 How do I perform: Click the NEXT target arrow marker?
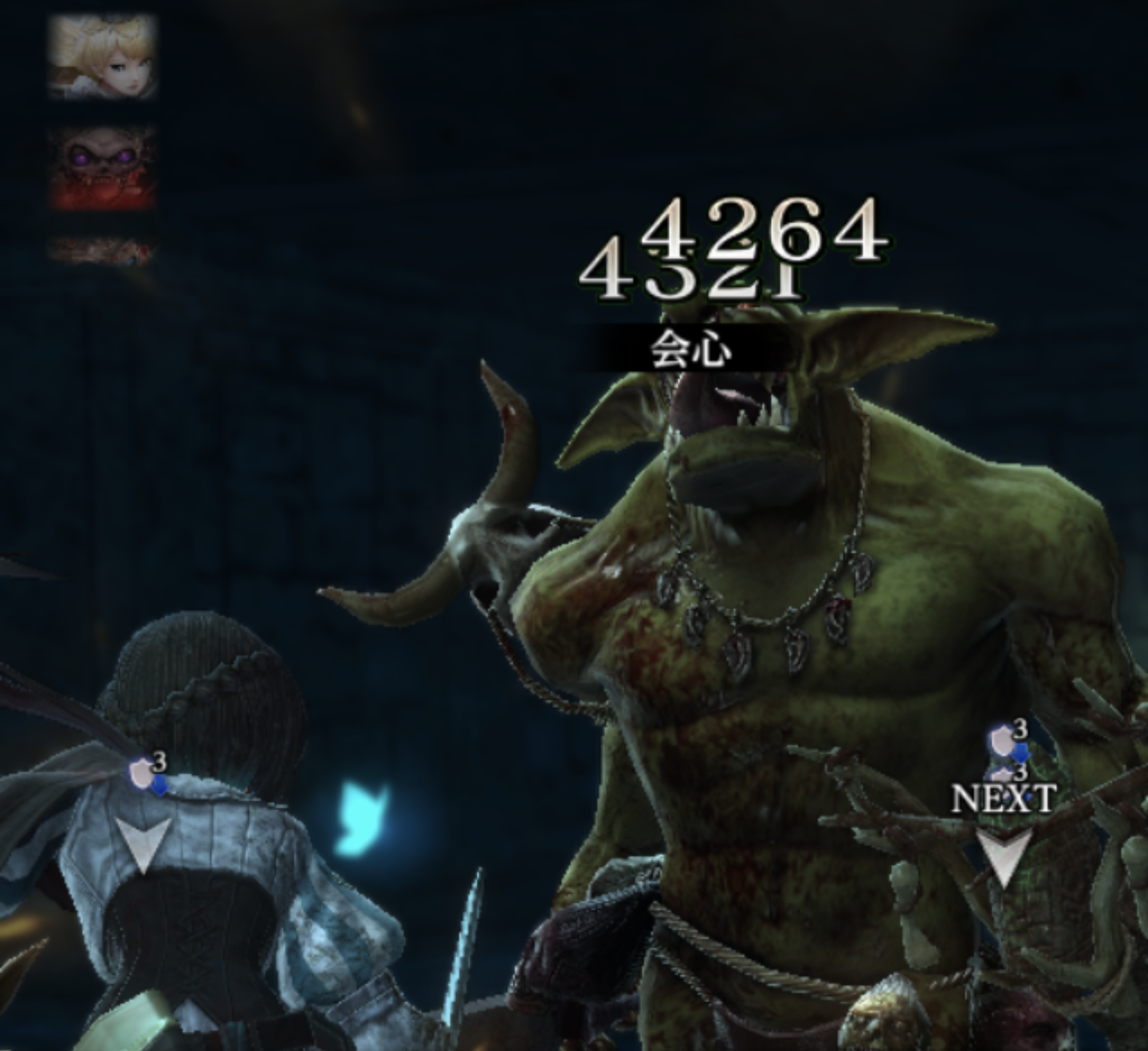tap(1004, 856)
